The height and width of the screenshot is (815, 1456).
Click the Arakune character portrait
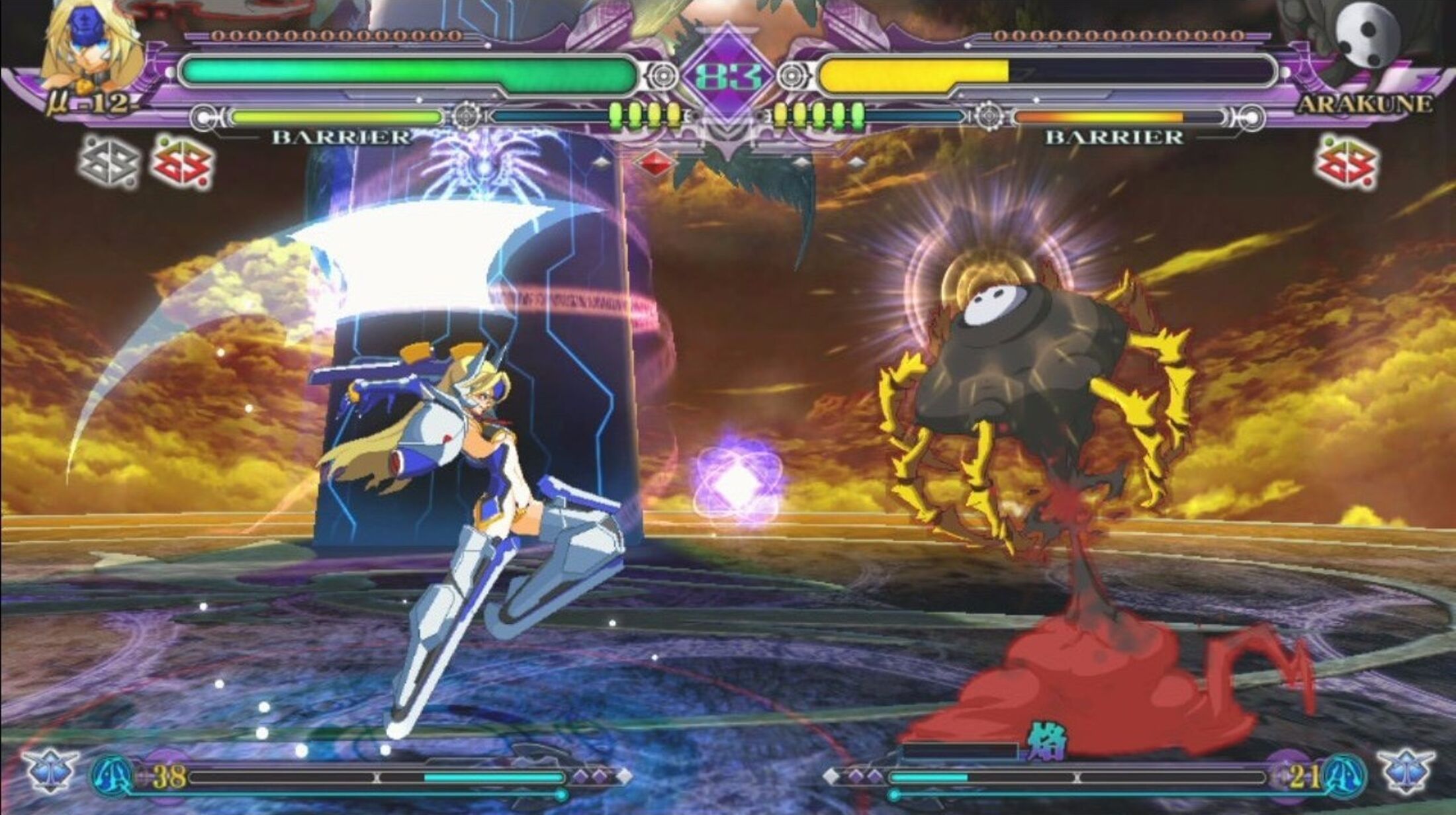(x=1363, y=36)
